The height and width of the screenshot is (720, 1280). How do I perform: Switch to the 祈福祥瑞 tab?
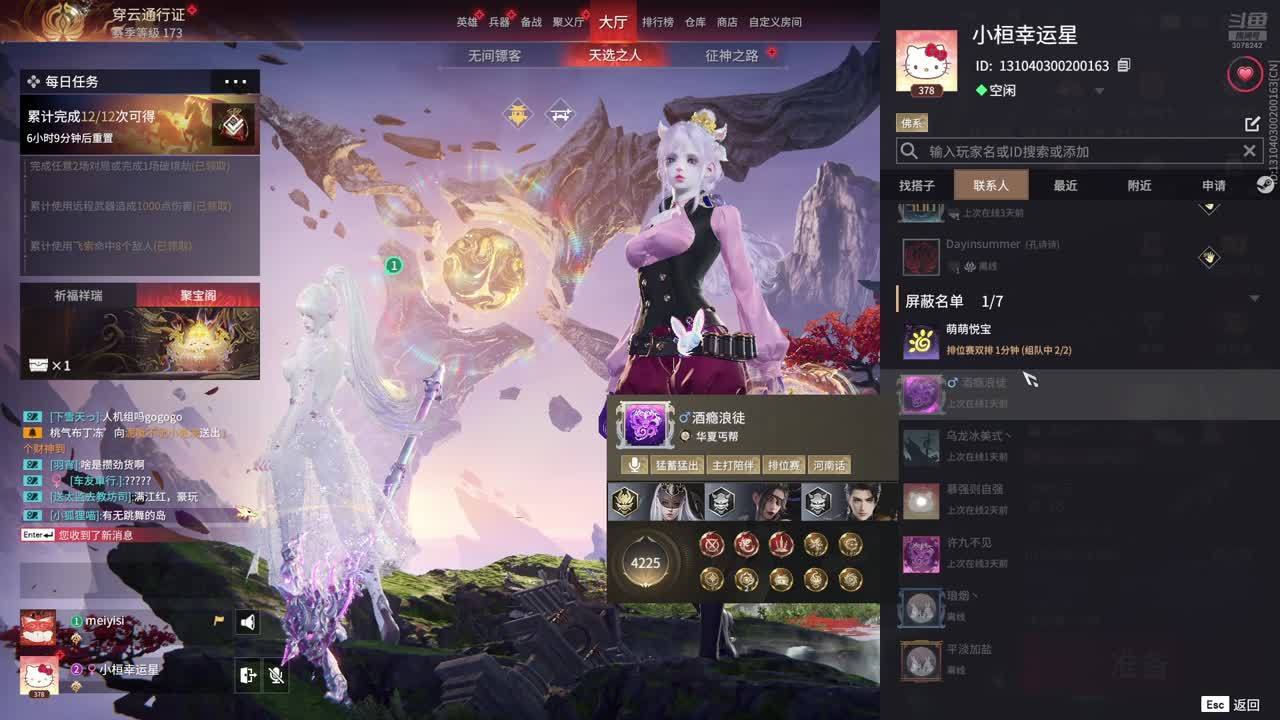(x=78, y=296)
